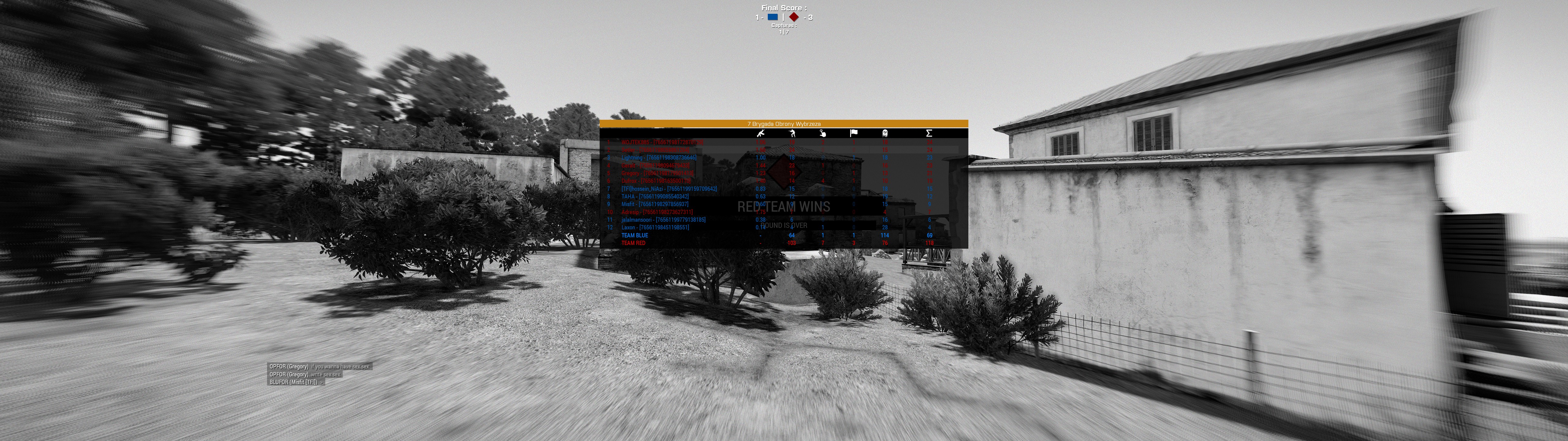This screenshot has height=441, width=1568.
Task: Click the kill/death ratio column icon
Action: click(x=760, y=133)
